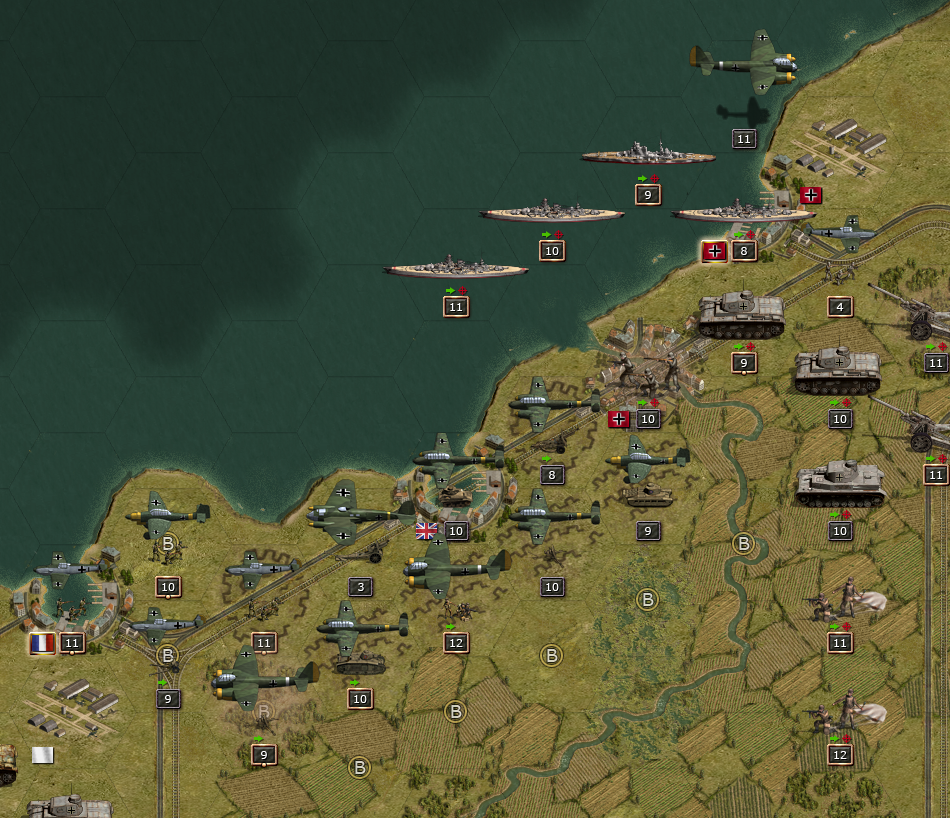Select the strength 8 battleship at the port
Image resolution: width=950 pixels, height=818 pixels.
(x=743, y=213)
